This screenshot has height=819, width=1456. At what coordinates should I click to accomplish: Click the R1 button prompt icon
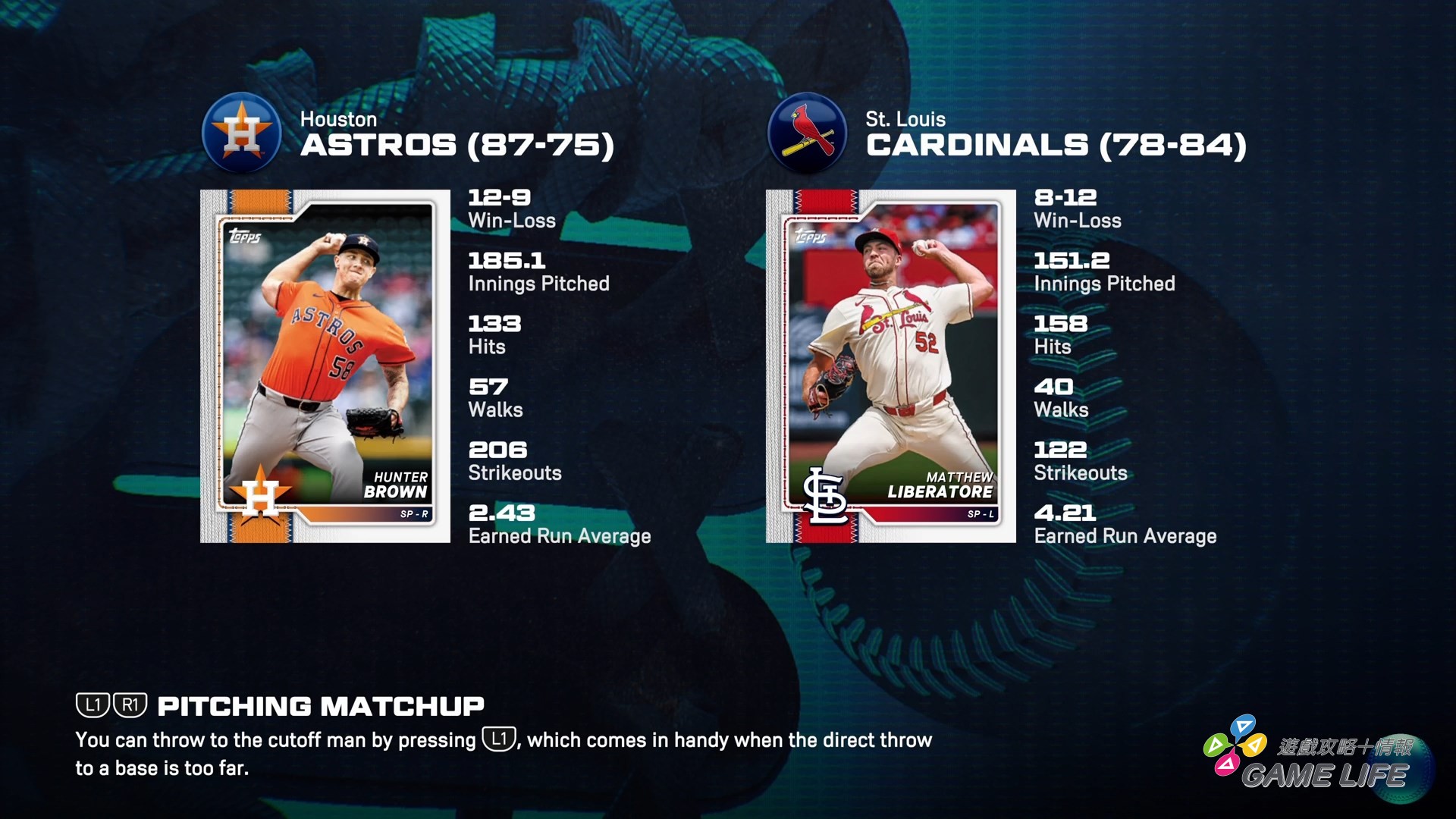(x=129, y=706)
